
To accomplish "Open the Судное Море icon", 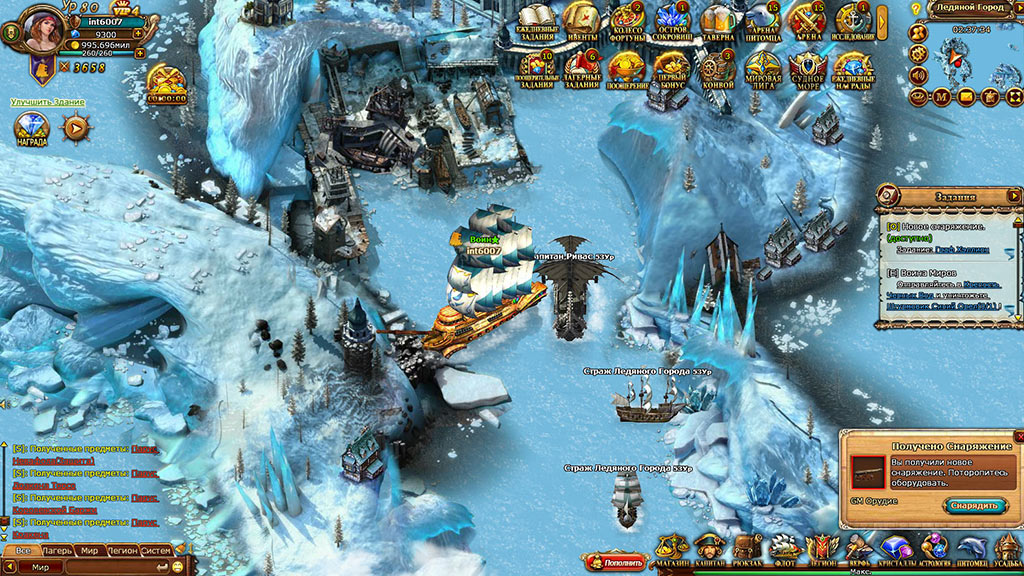I will (808, 68).
